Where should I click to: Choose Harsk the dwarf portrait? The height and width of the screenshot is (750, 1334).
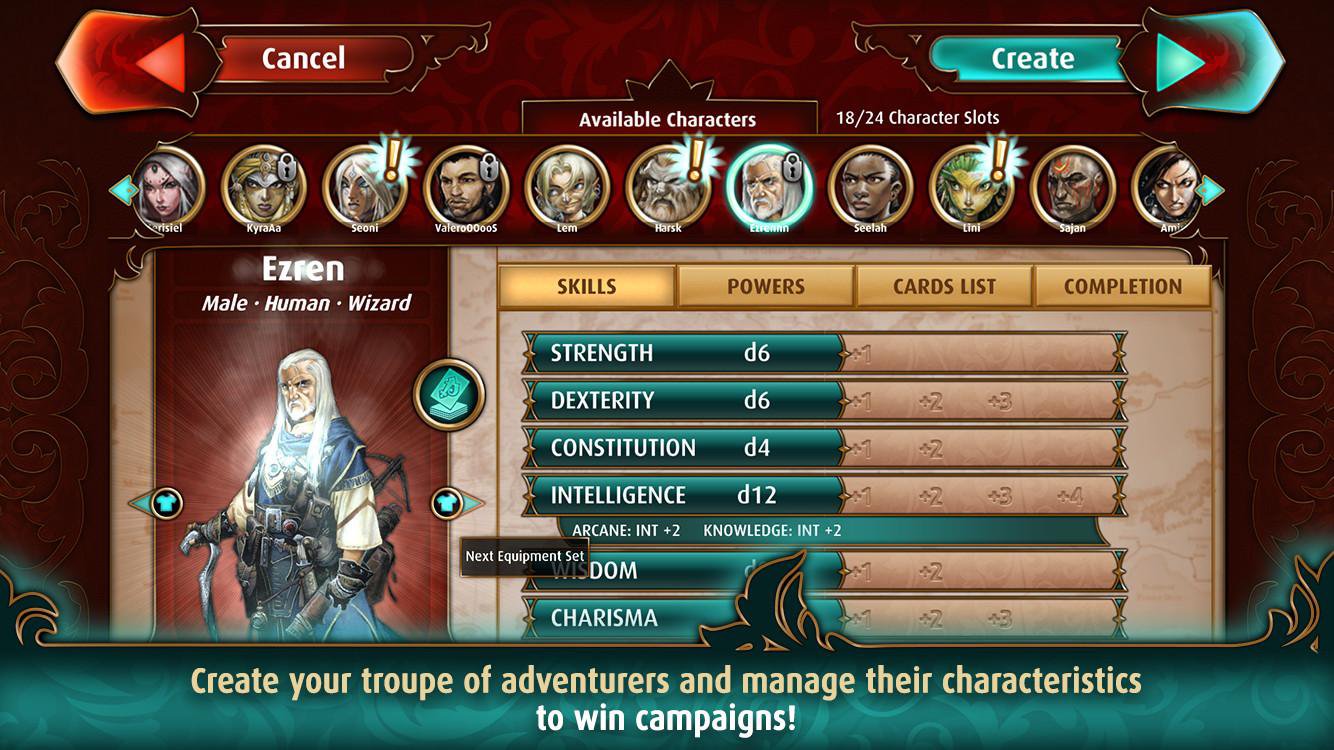click(667, 186)
